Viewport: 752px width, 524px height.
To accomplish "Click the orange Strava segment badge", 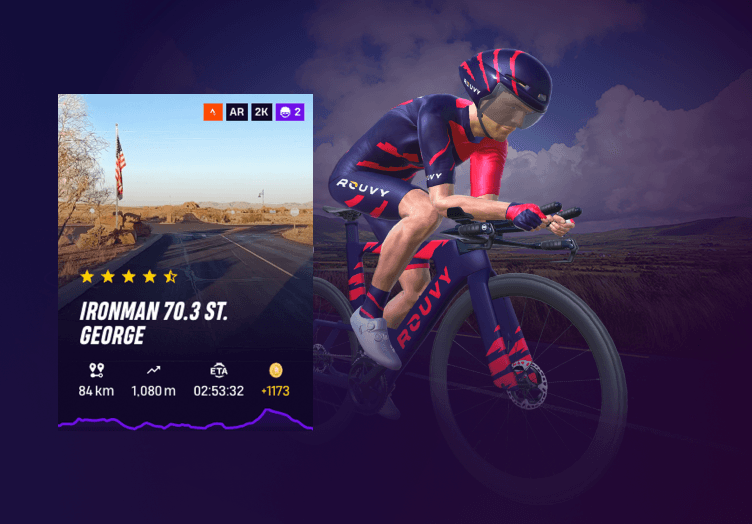I will (x=212, y=112).
